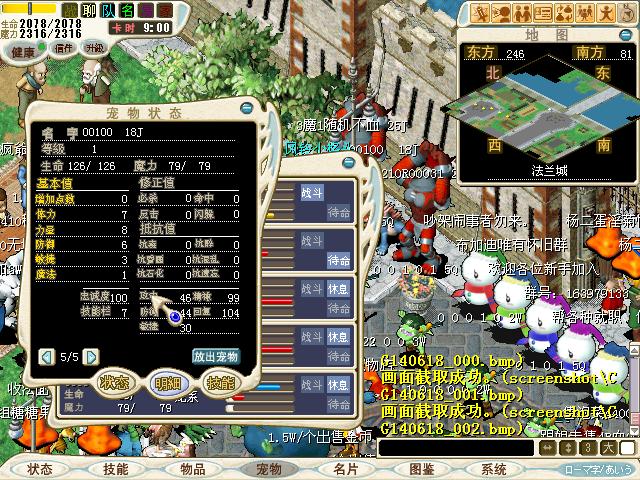The image size is (640, 480).
Task: Open the 状态 (Status) menu in bottom bar
Action: click(41, 469)
